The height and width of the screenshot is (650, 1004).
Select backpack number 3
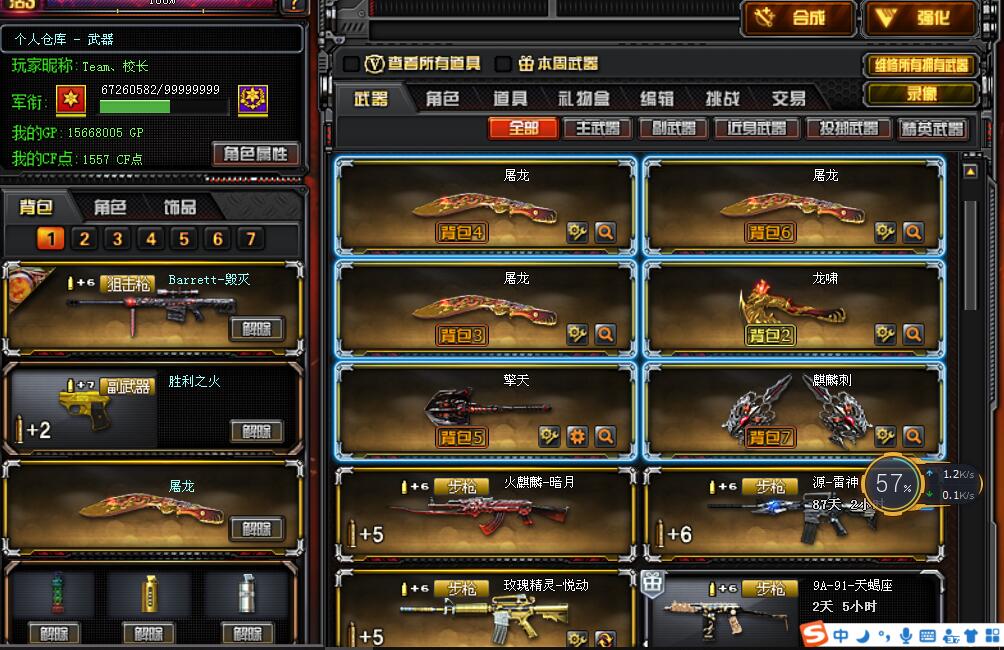coord(118,239)
